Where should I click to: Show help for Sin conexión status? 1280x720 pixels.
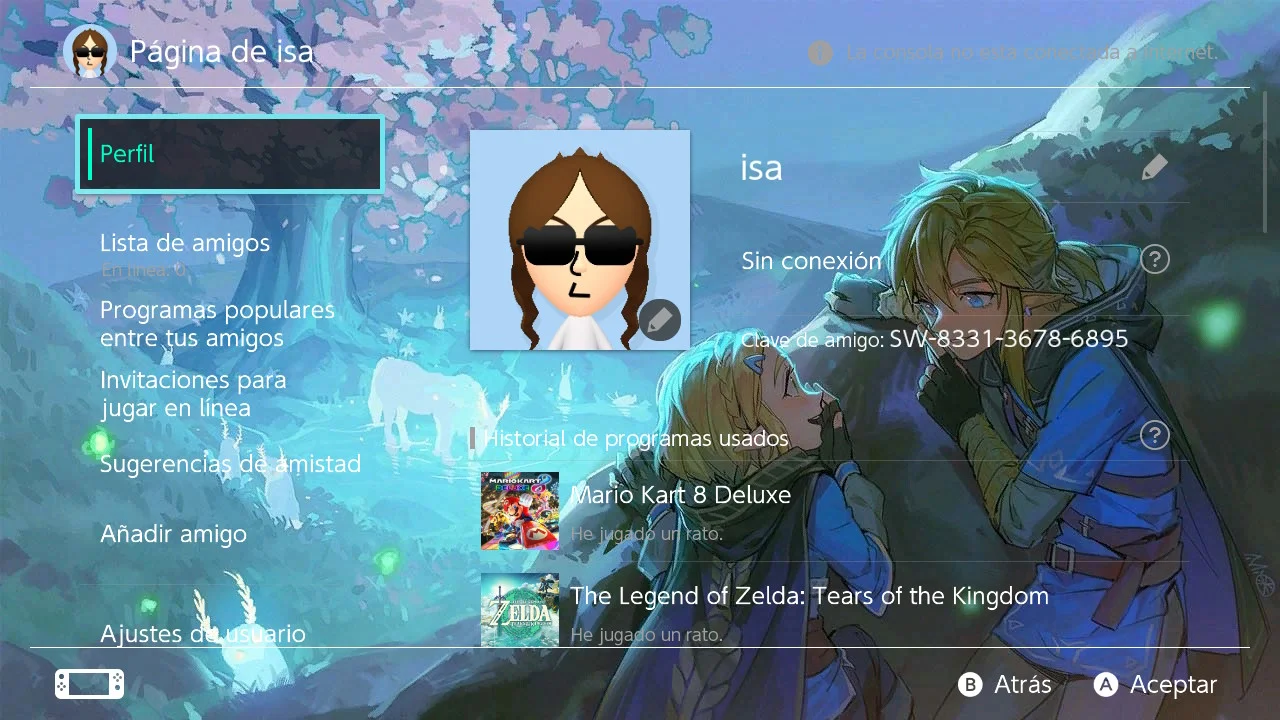(x=1155, y=260)
